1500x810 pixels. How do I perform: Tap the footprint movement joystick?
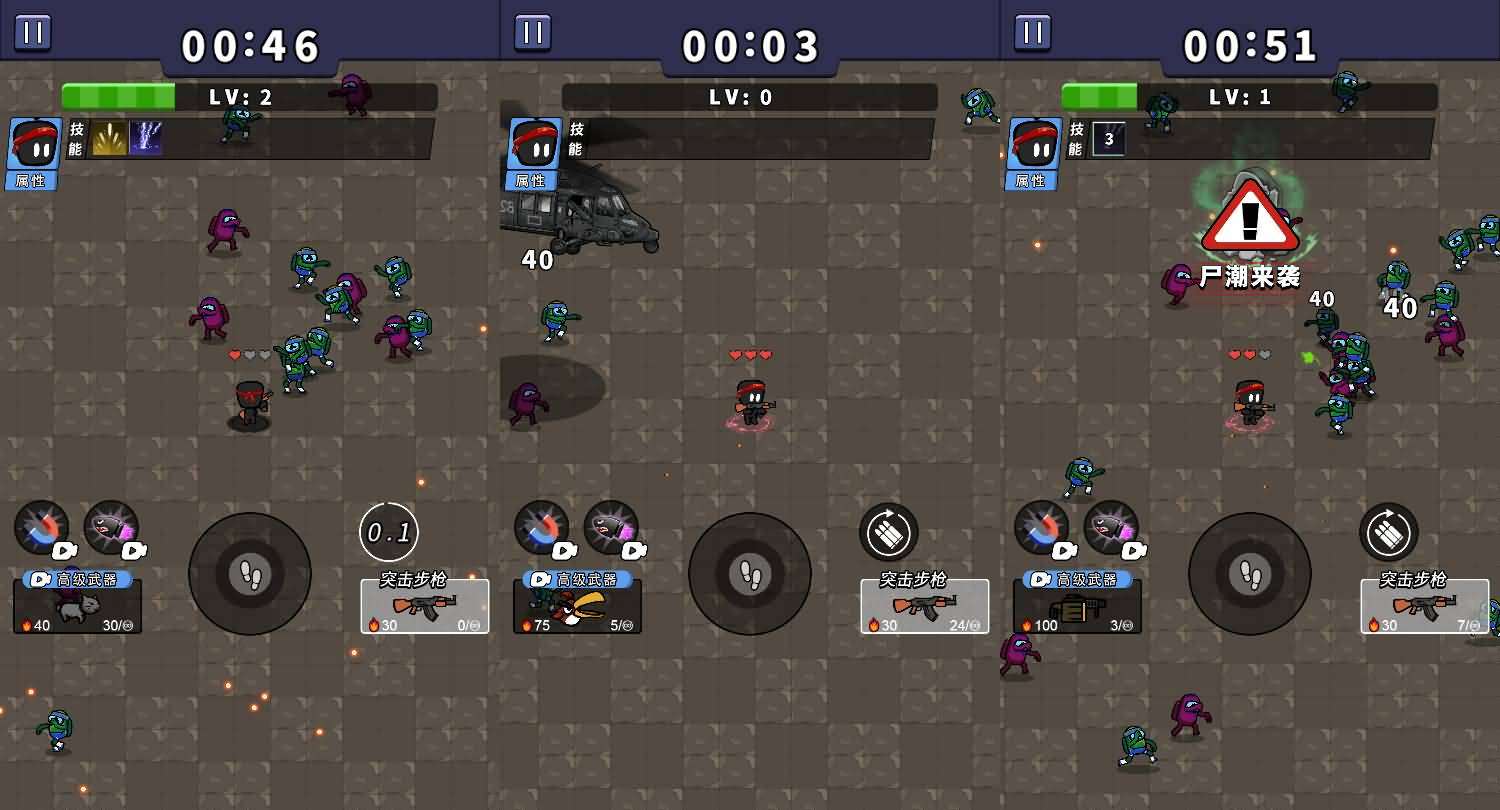pyautogui.click(x=249, y=574)
